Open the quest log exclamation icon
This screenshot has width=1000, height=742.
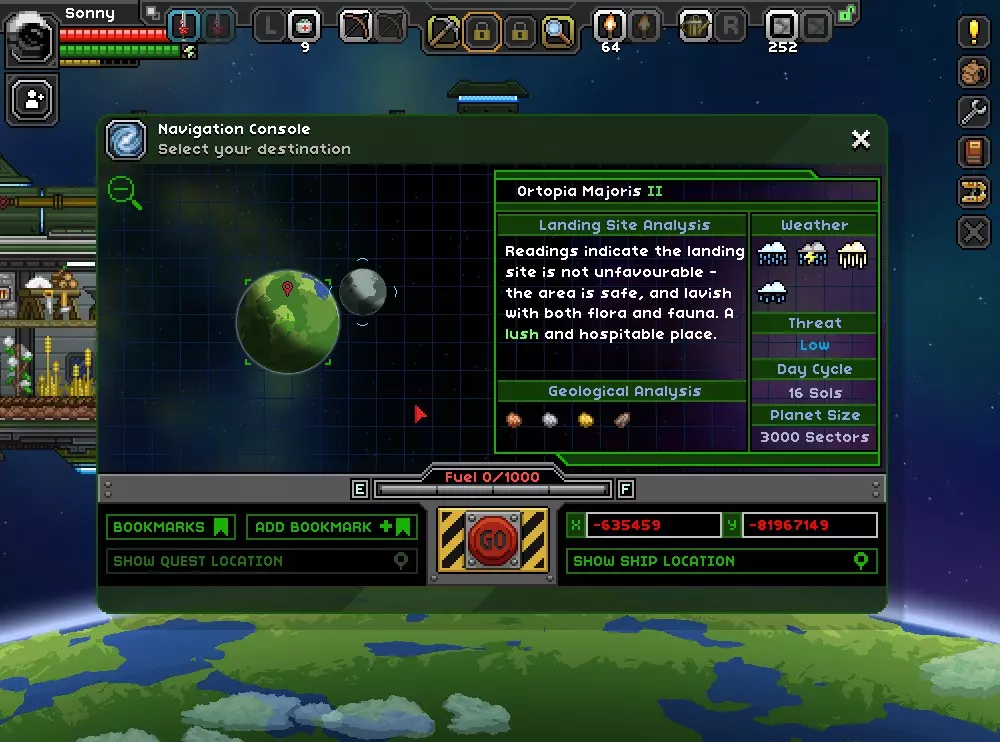(x=973, y=32)
